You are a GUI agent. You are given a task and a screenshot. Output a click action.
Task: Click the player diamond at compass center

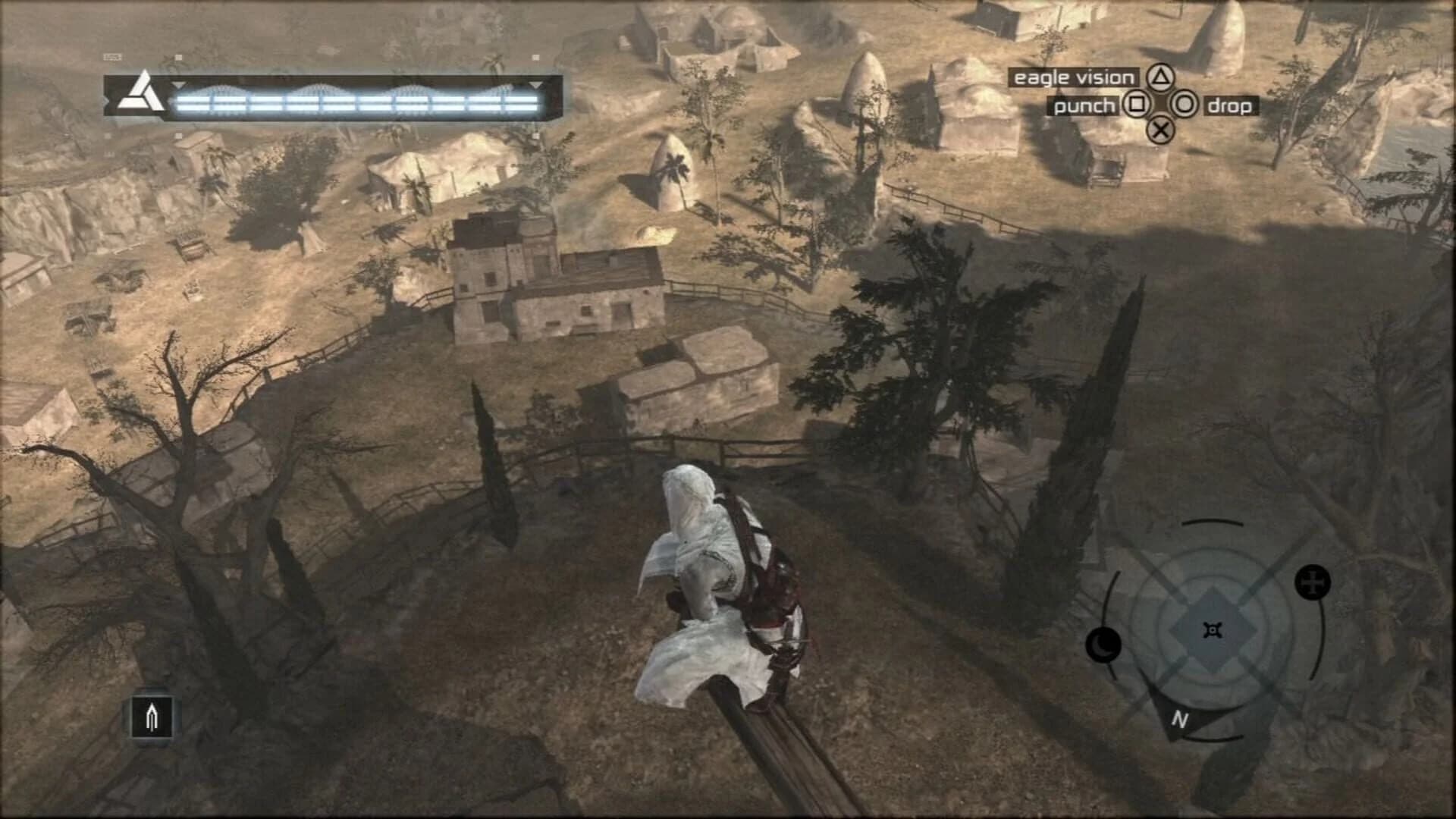point(1213,629)
